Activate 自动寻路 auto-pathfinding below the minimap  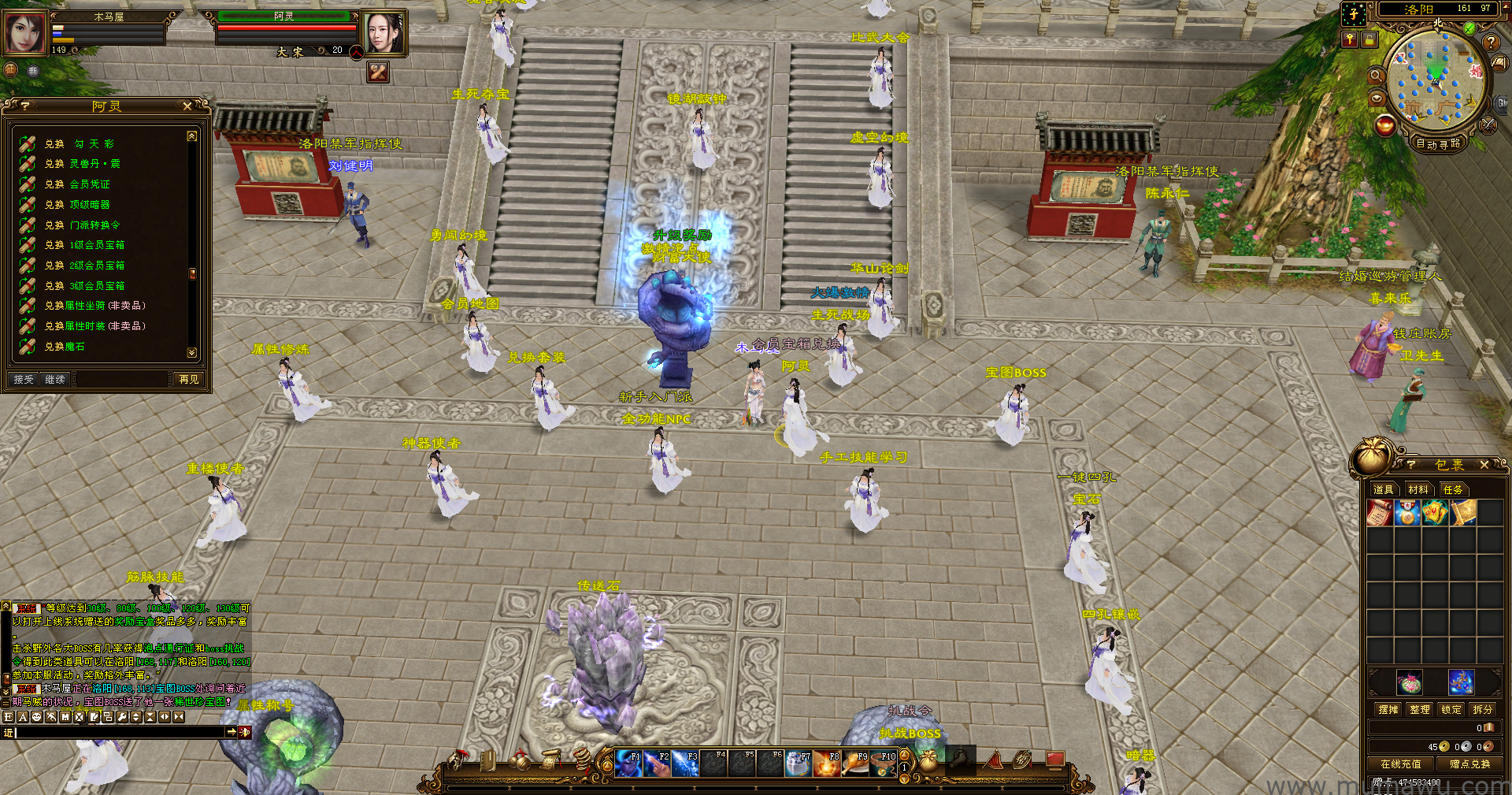pos(1438,143)
